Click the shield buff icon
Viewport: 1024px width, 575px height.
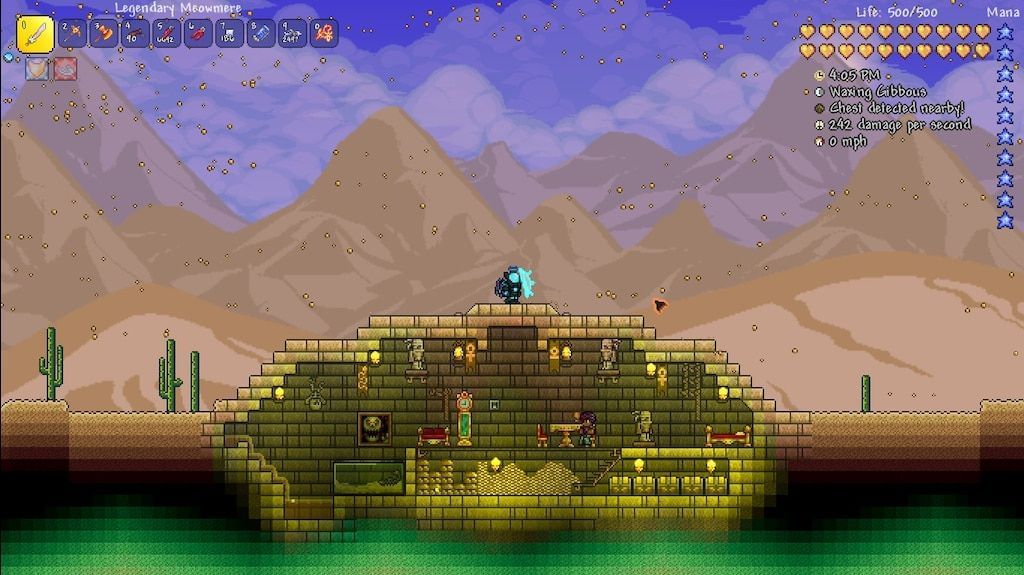click(x=35, y=69)
